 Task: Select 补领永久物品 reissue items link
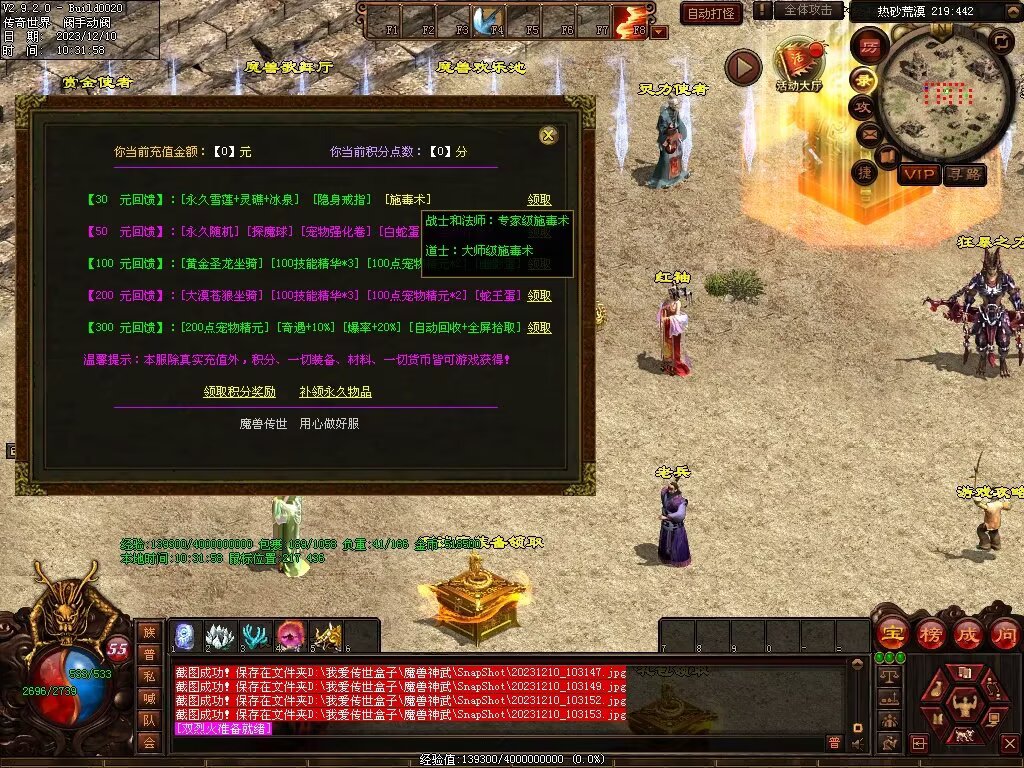(x=335, y=392)
